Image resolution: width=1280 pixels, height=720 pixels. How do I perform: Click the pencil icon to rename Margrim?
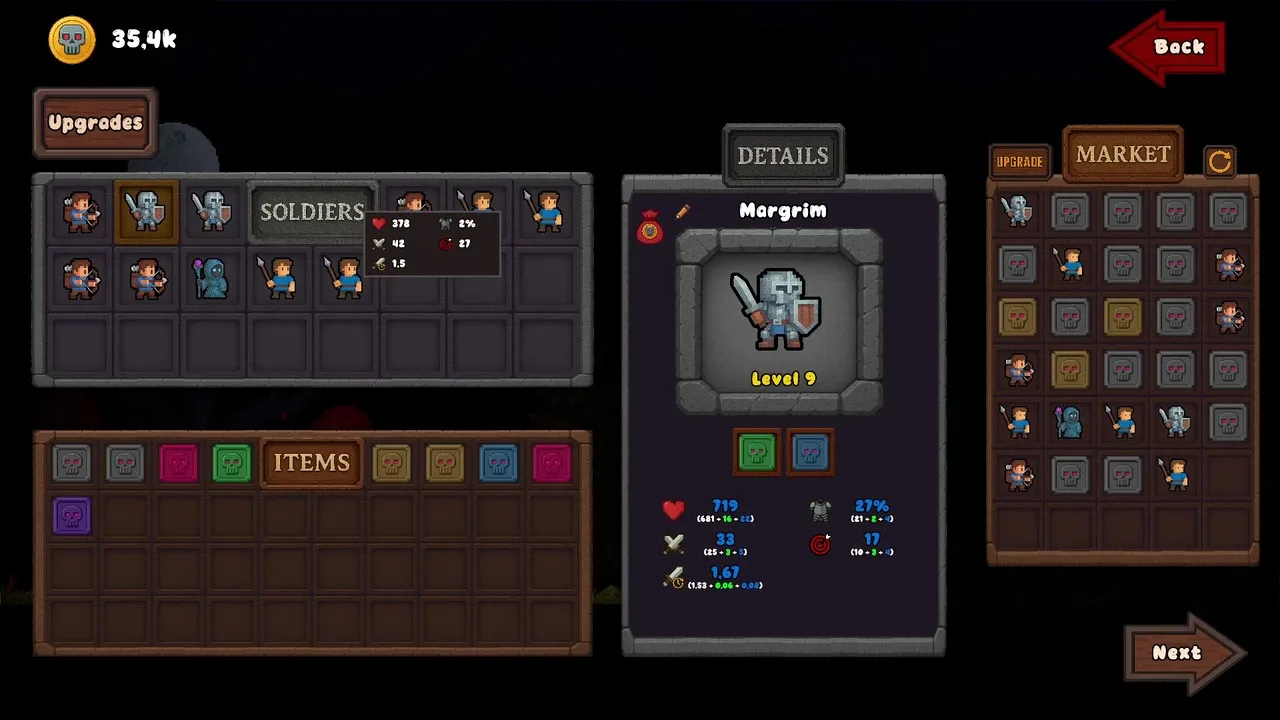click(683, 211)
